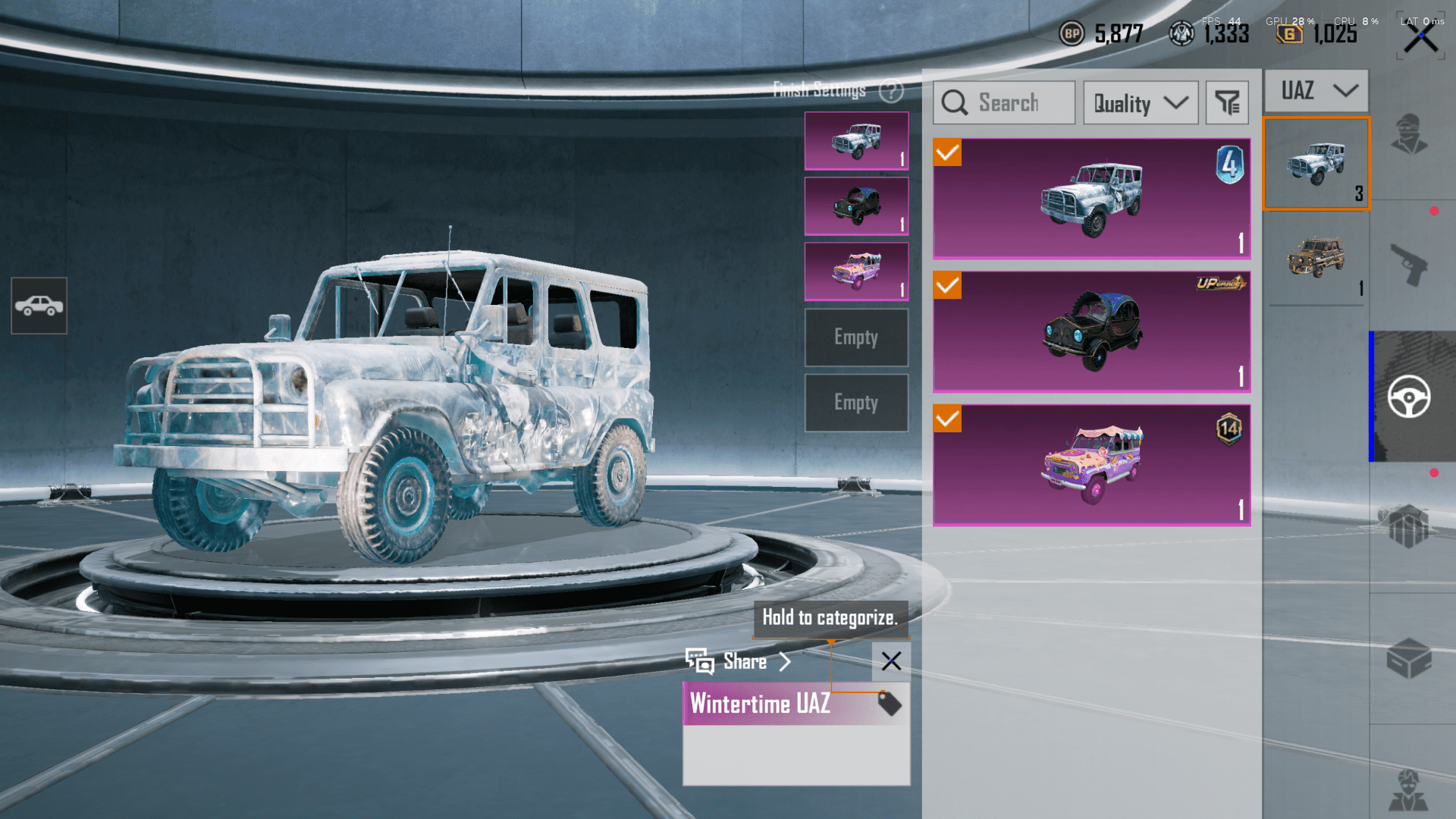Image resolution: width=1456 pixels, height=819 pixels.
Task: Switch to the pistol weapons tab
Action: click(x=1409, y=265)
